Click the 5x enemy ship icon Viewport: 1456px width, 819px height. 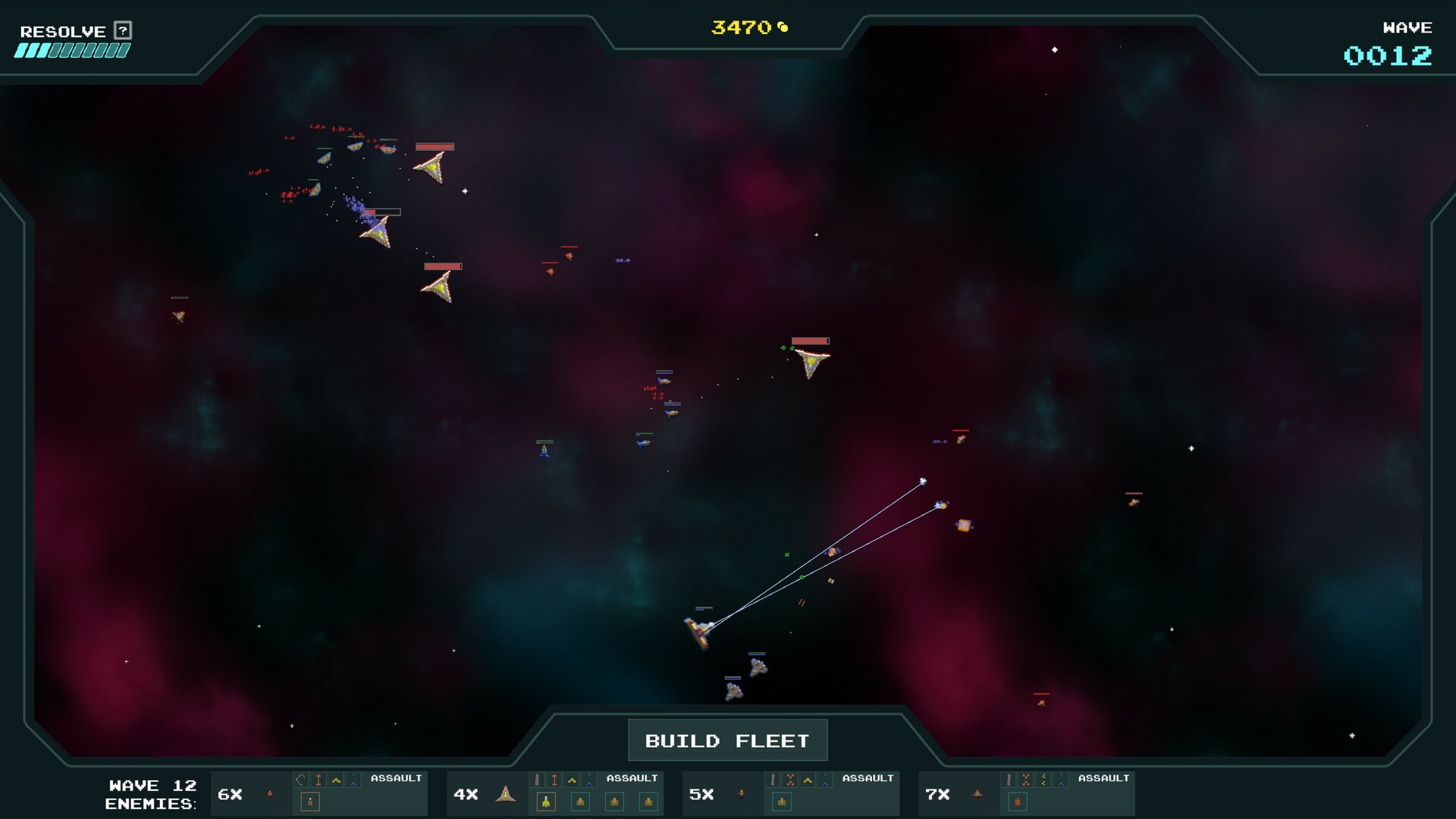click(741, 794)
